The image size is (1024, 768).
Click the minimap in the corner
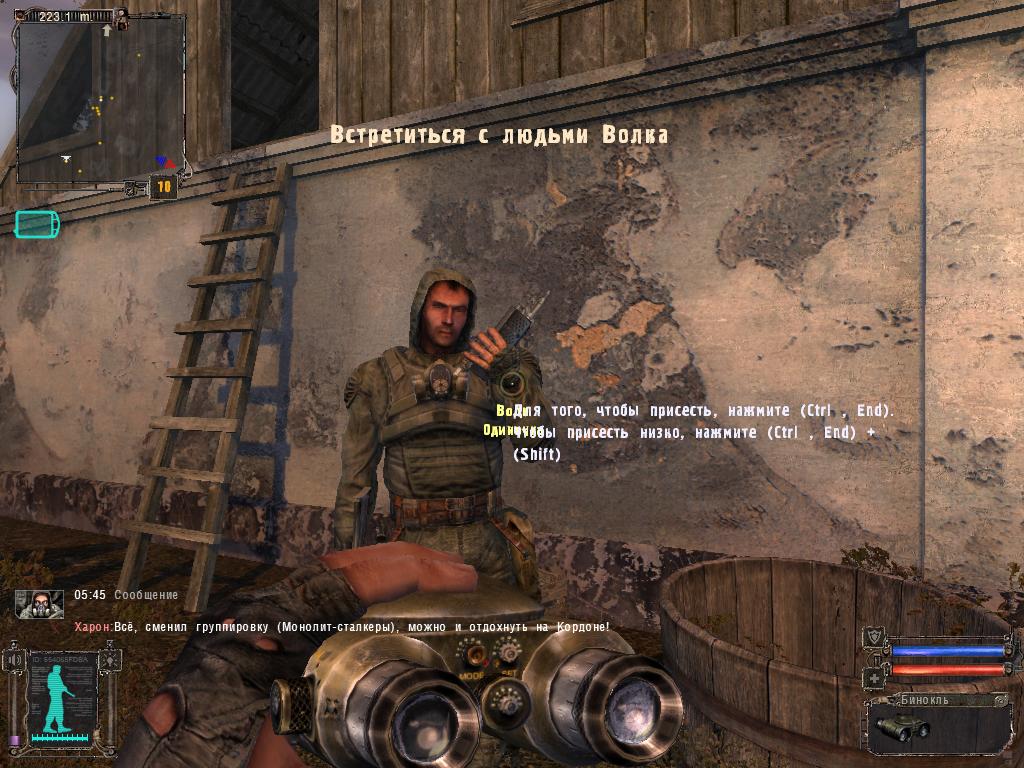click(100, 102)
